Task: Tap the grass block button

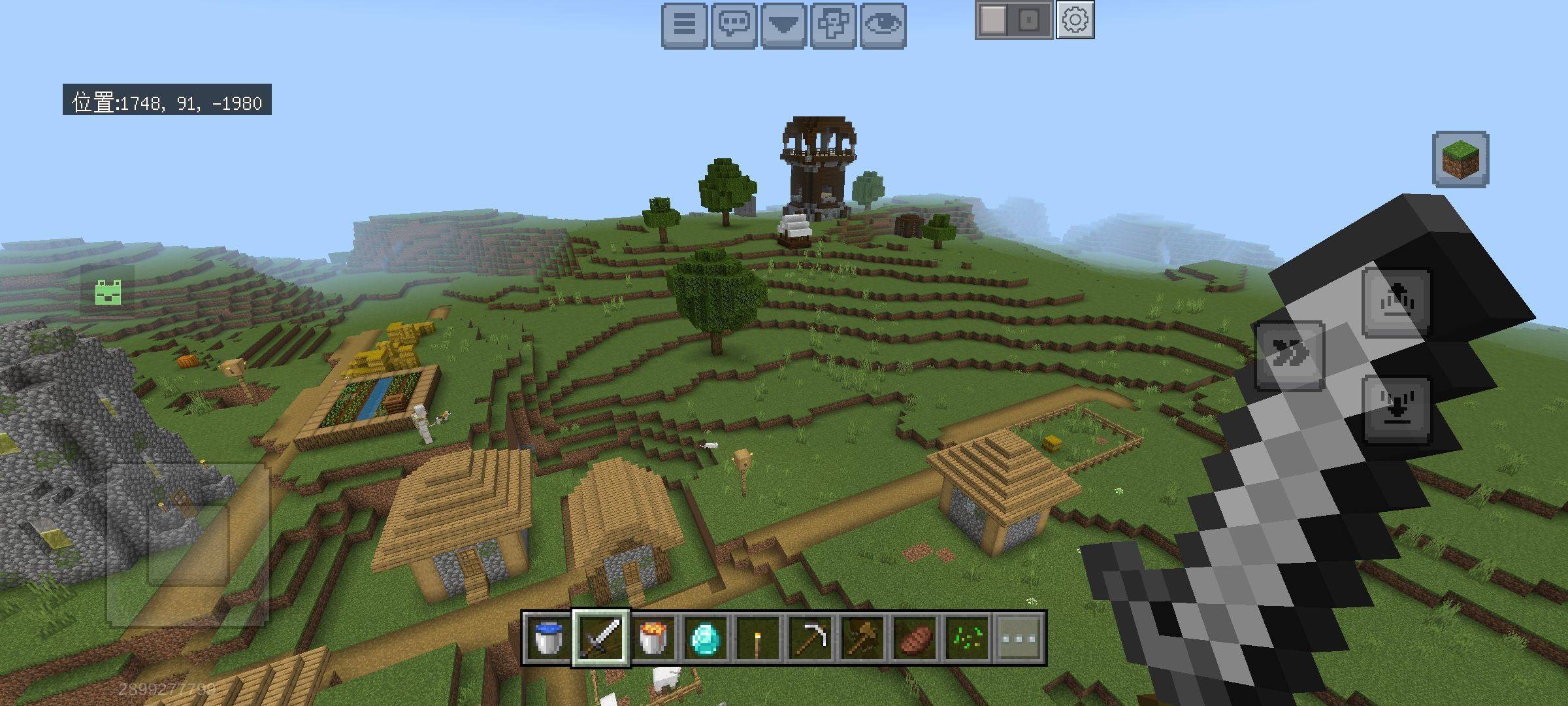Action: click(1460, 159)
